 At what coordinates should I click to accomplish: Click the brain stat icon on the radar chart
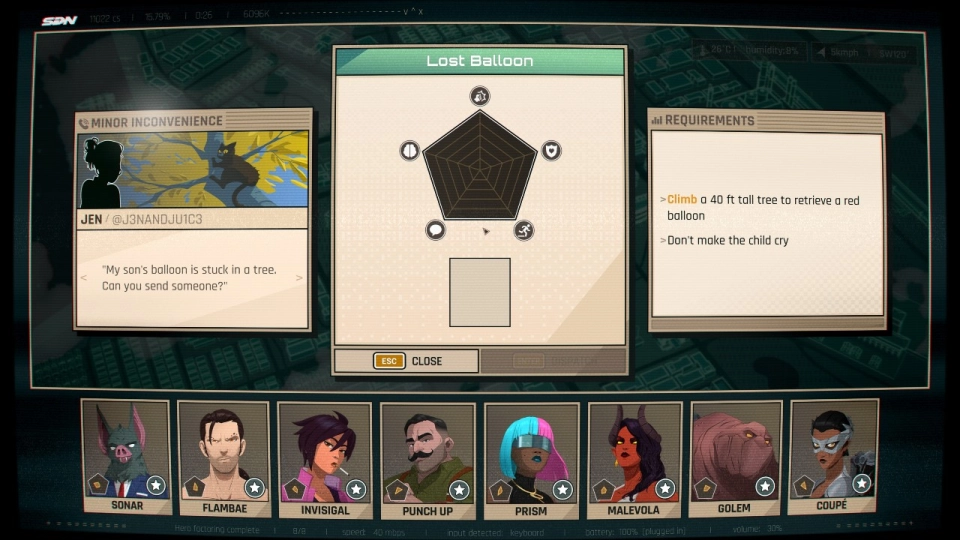pyautogui.click(x=409, y=151)
